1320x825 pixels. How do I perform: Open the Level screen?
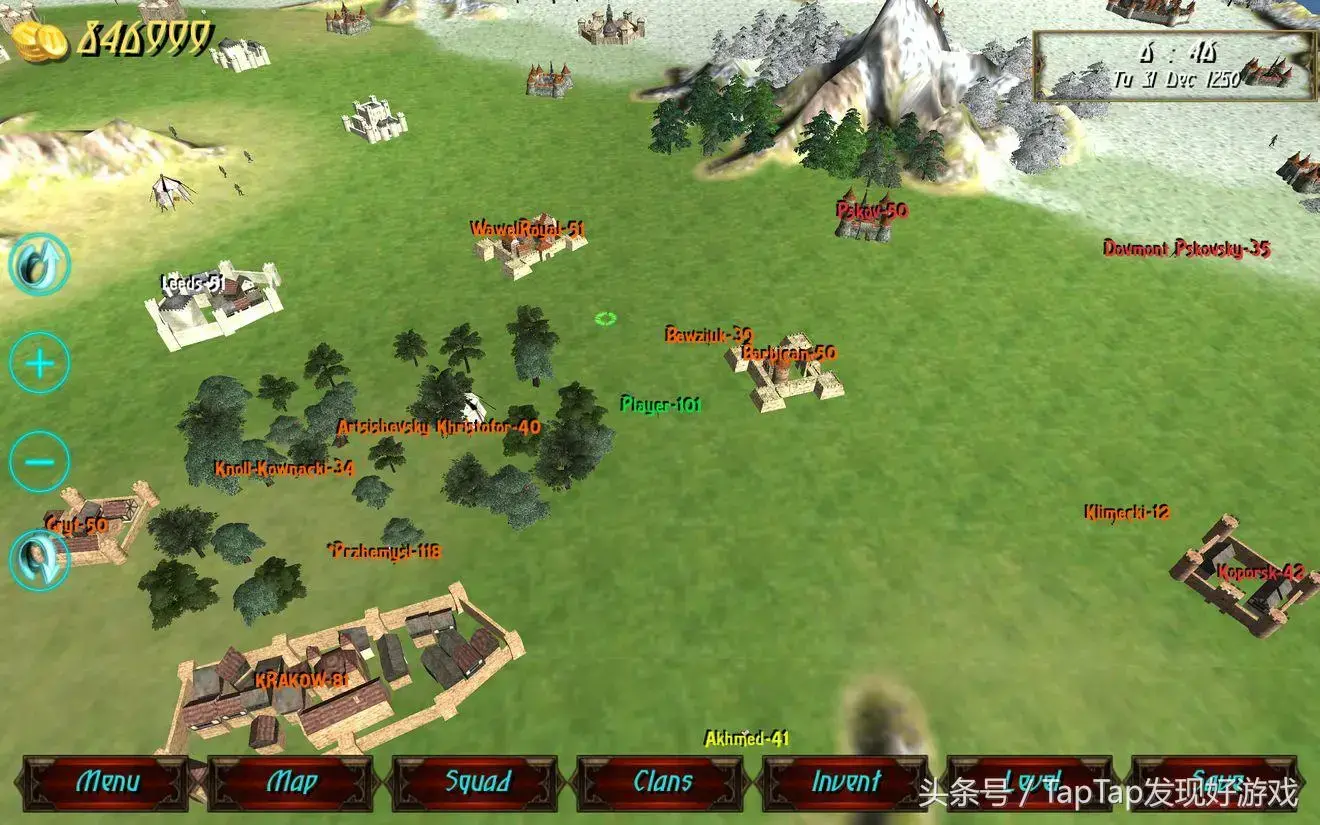[x=1030, y=782]
